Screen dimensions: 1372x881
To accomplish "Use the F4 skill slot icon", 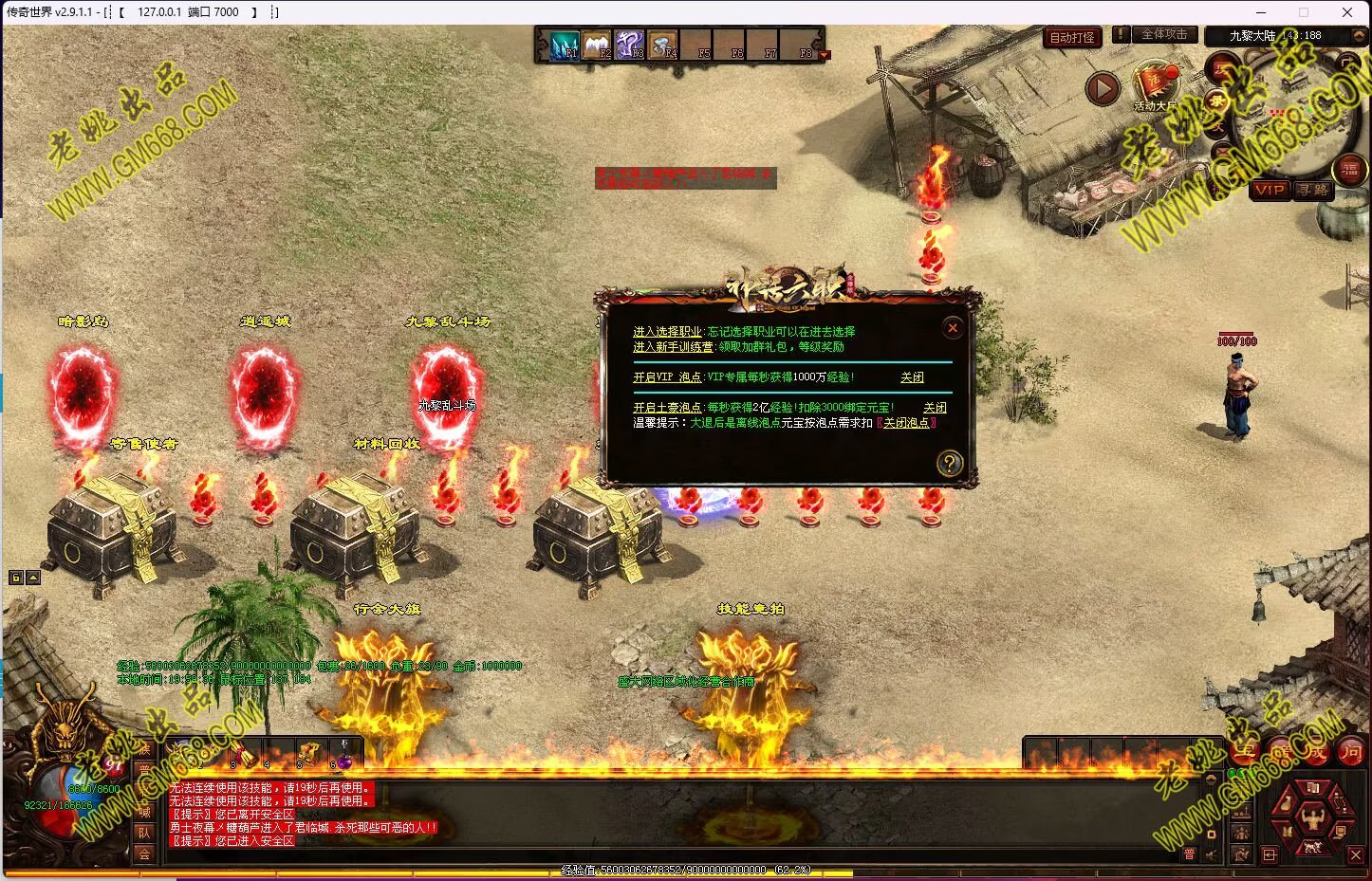I will [x=663, y=45].
